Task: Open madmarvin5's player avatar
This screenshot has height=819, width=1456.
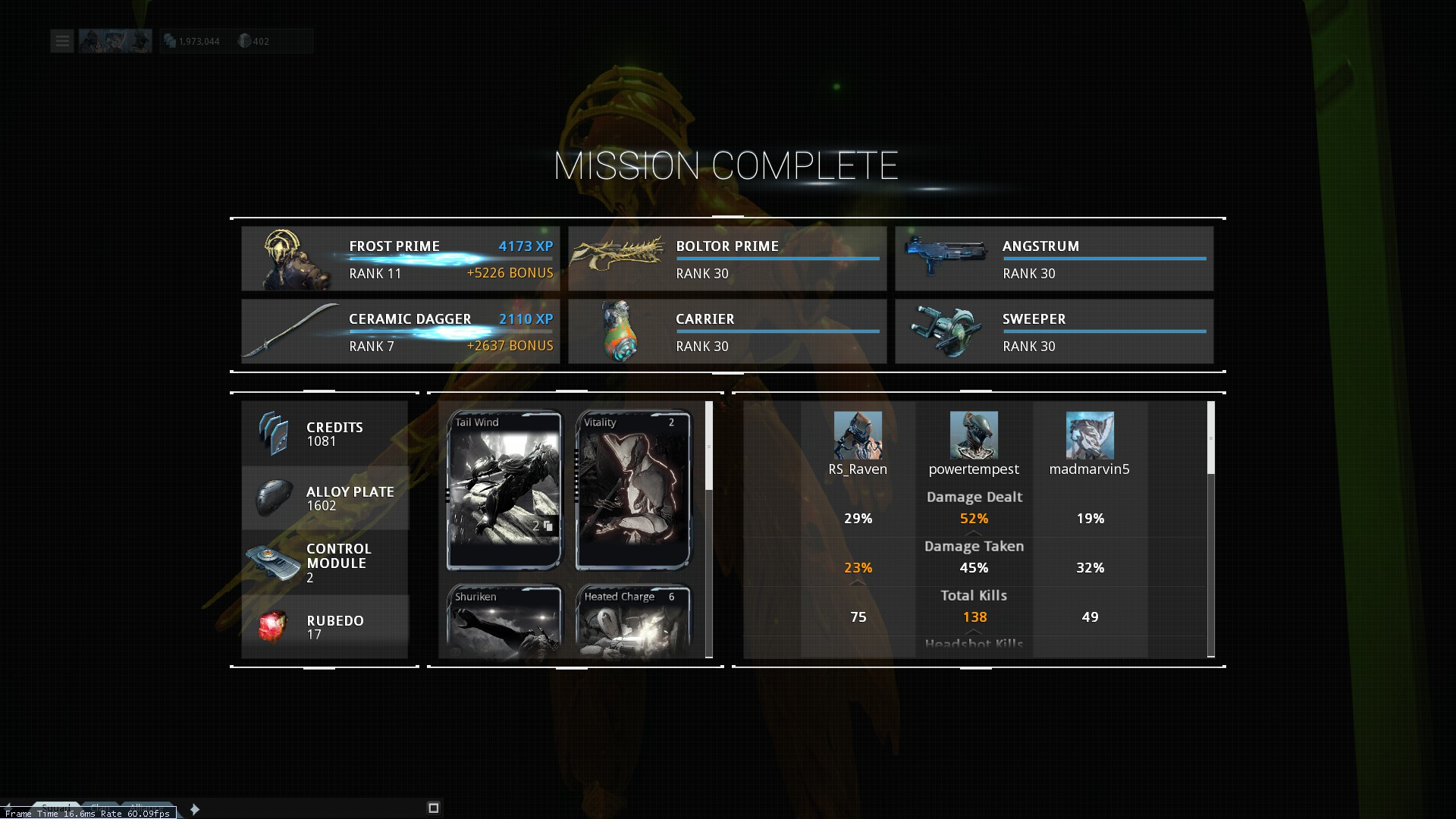Action: [x=1090, y=435]
